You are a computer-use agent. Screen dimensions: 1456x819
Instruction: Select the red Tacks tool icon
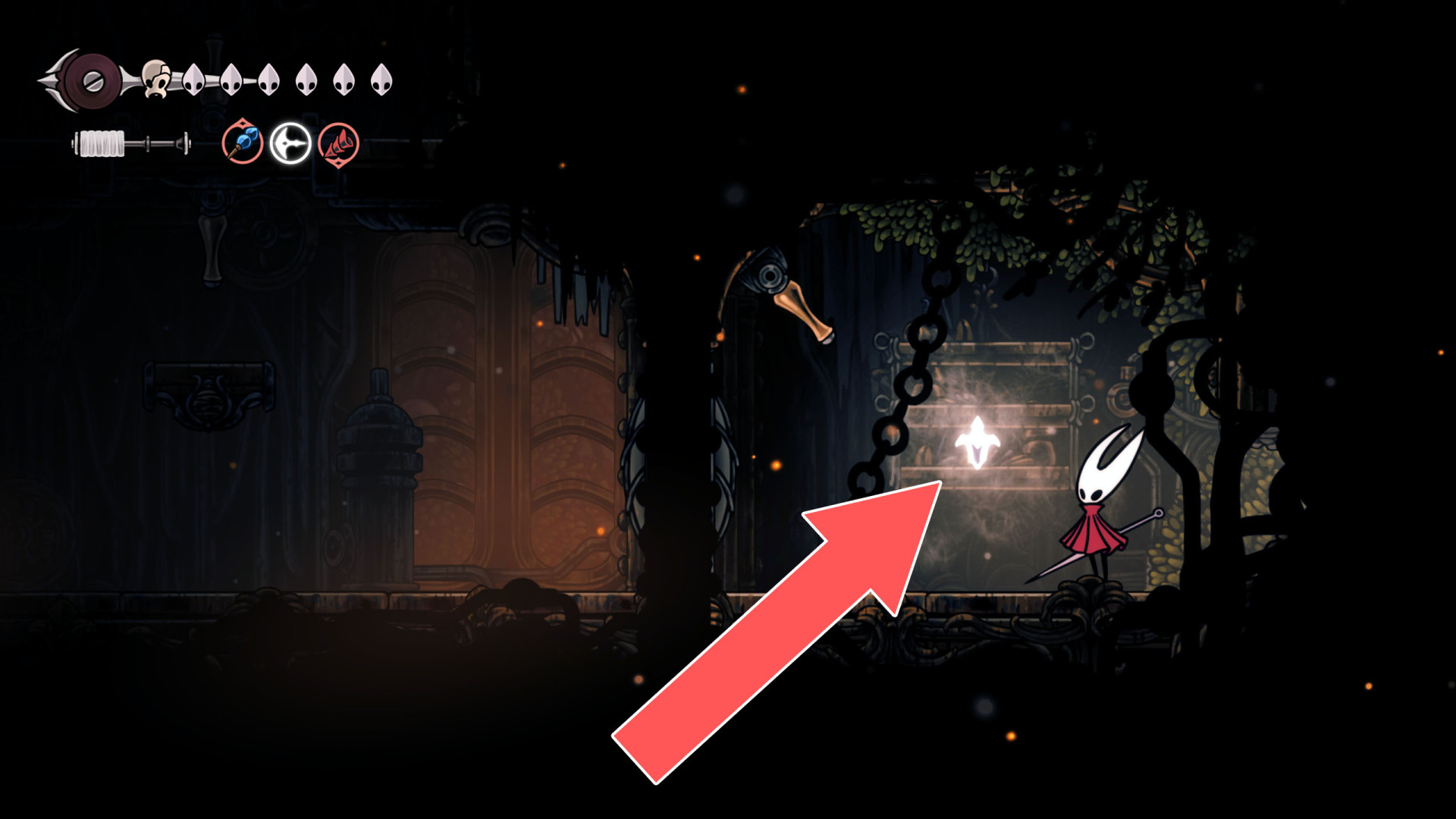[x=340, y=143]
